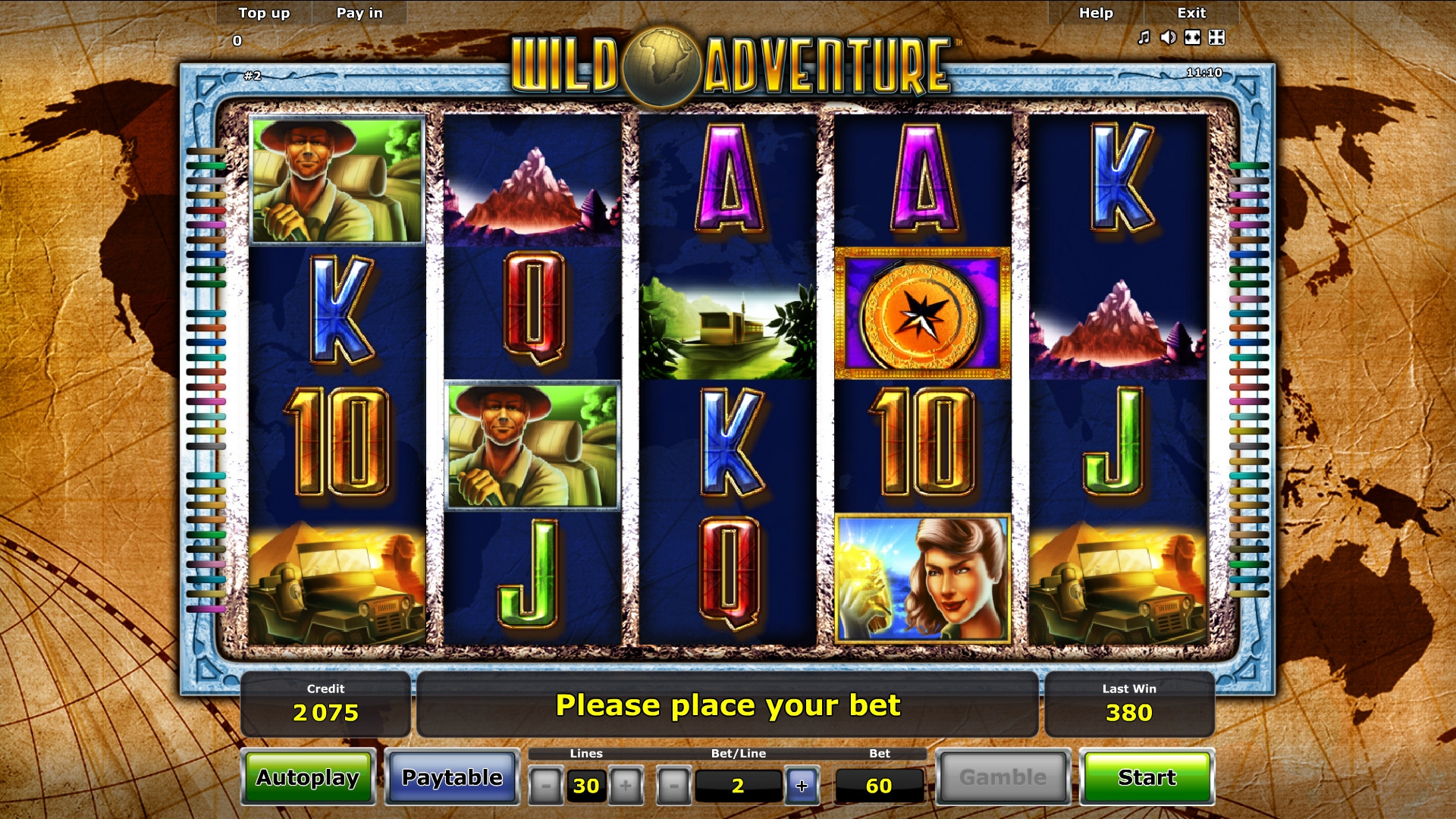Raise the Lines count with its plus button
Screen dimensions: 1456x819
[626, 786]
